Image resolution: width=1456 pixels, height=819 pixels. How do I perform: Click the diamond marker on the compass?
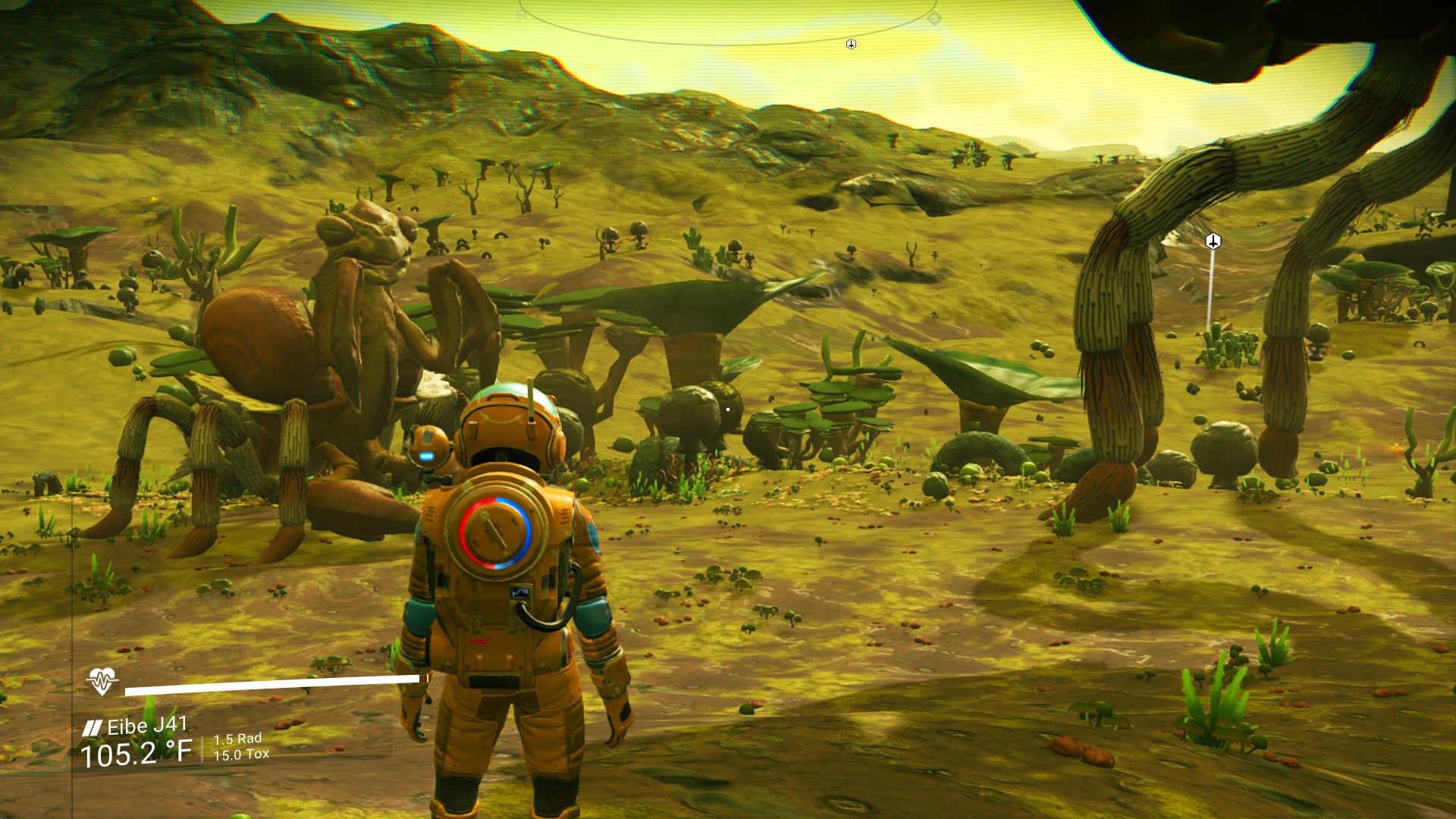pos(934,19)
